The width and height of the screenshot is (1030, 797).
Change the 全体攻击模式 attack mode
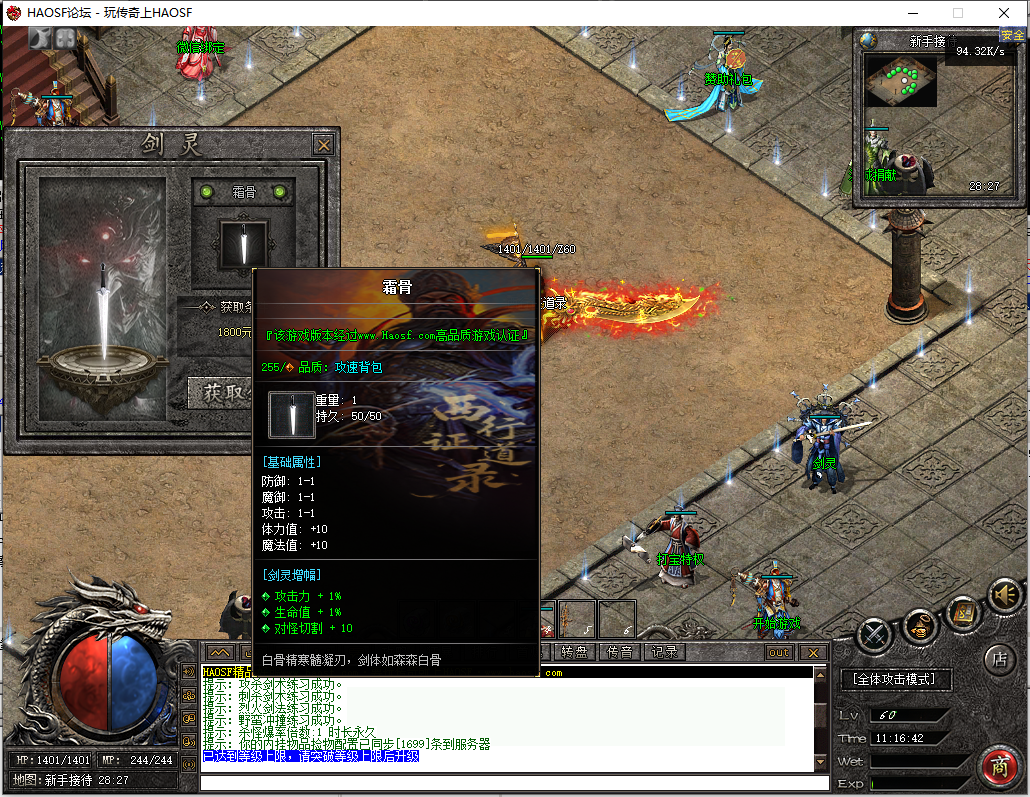(x=896, y=680)
